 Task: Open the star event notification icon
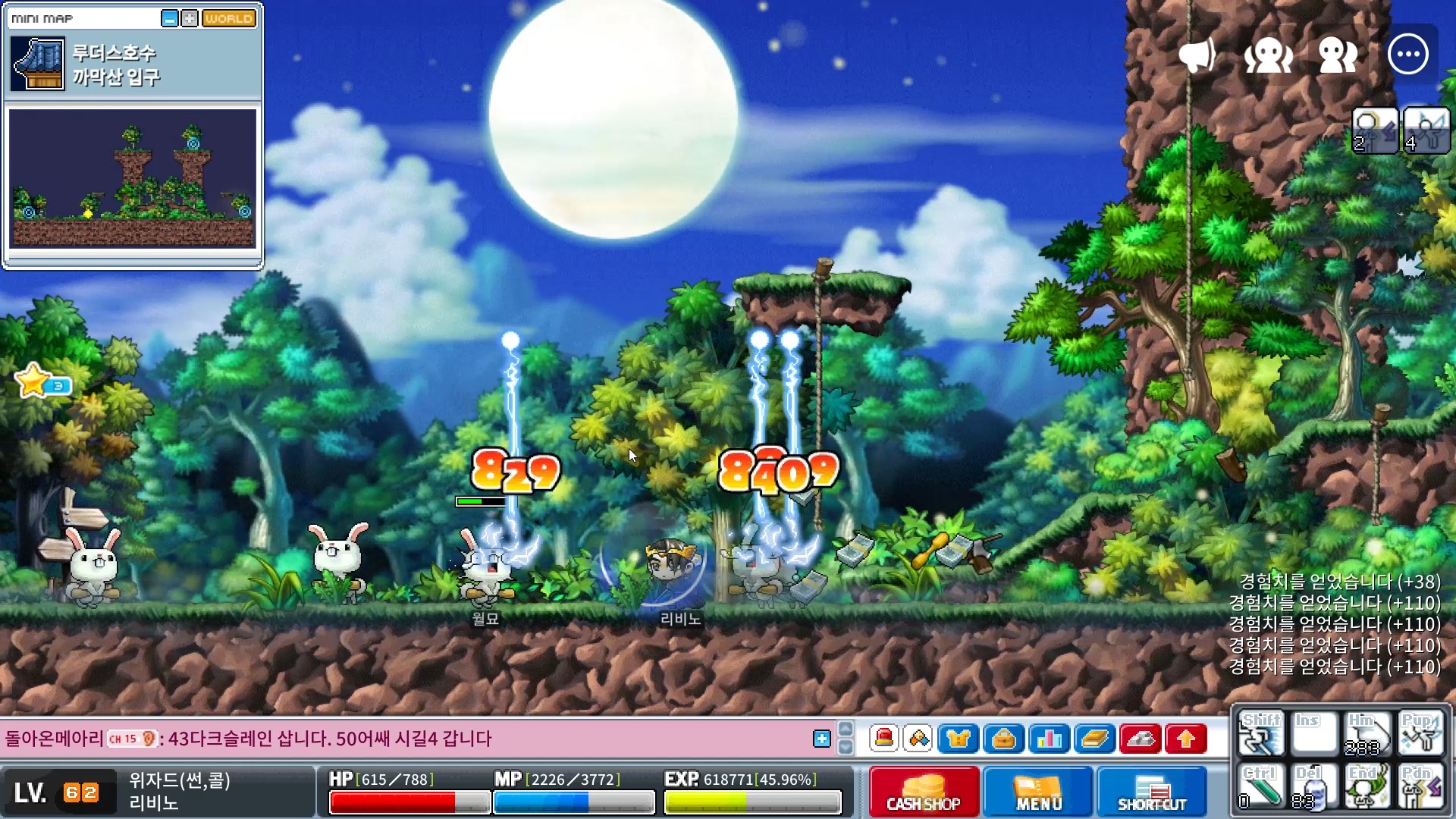click(34, 381)
